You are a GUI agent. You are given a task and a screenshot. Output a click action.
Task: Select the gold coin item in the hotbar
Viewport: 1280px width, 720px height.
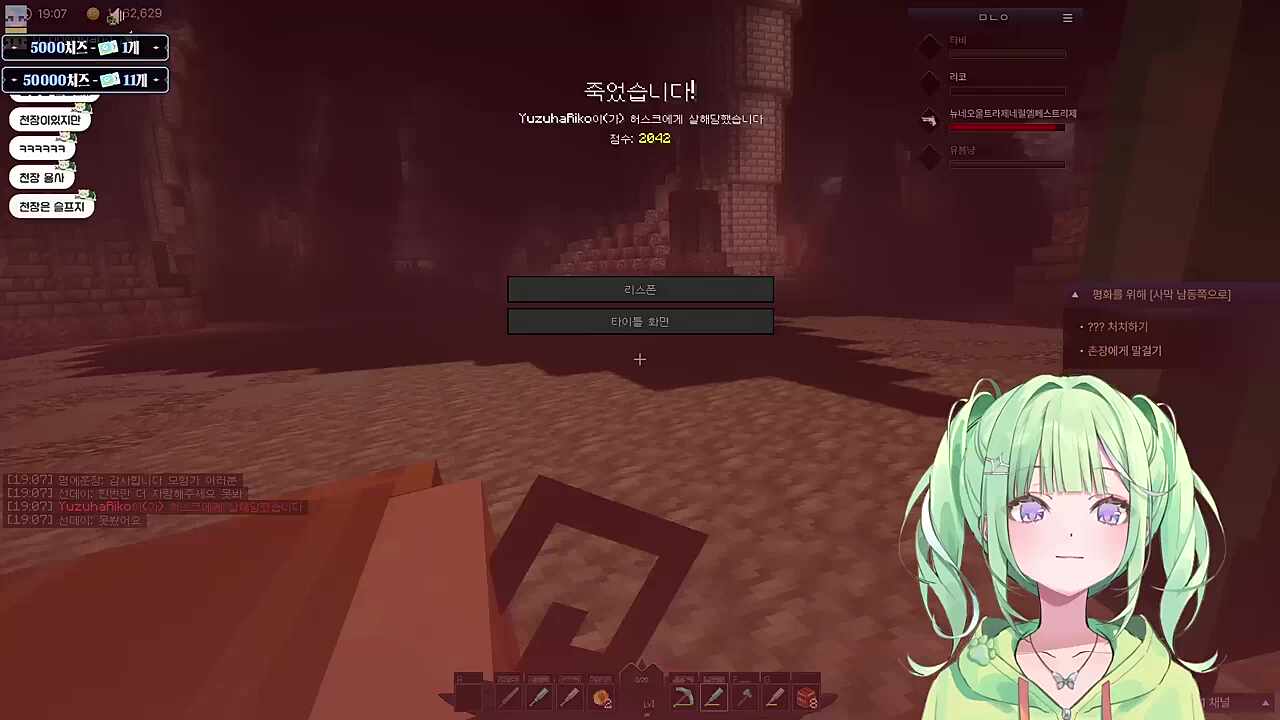[601, 697]
